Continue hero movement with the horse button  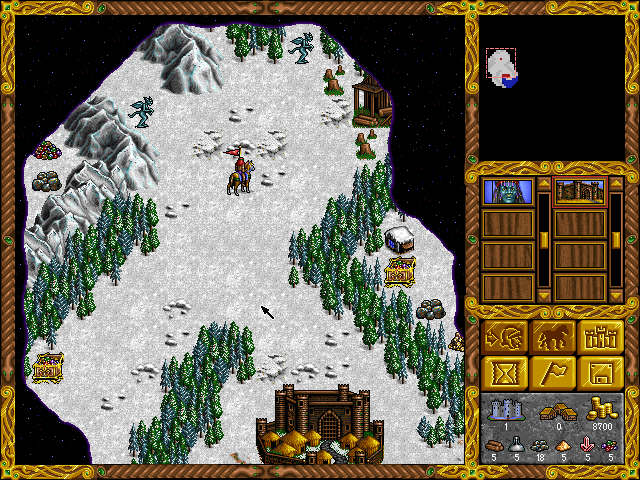(x=553, y=337)
